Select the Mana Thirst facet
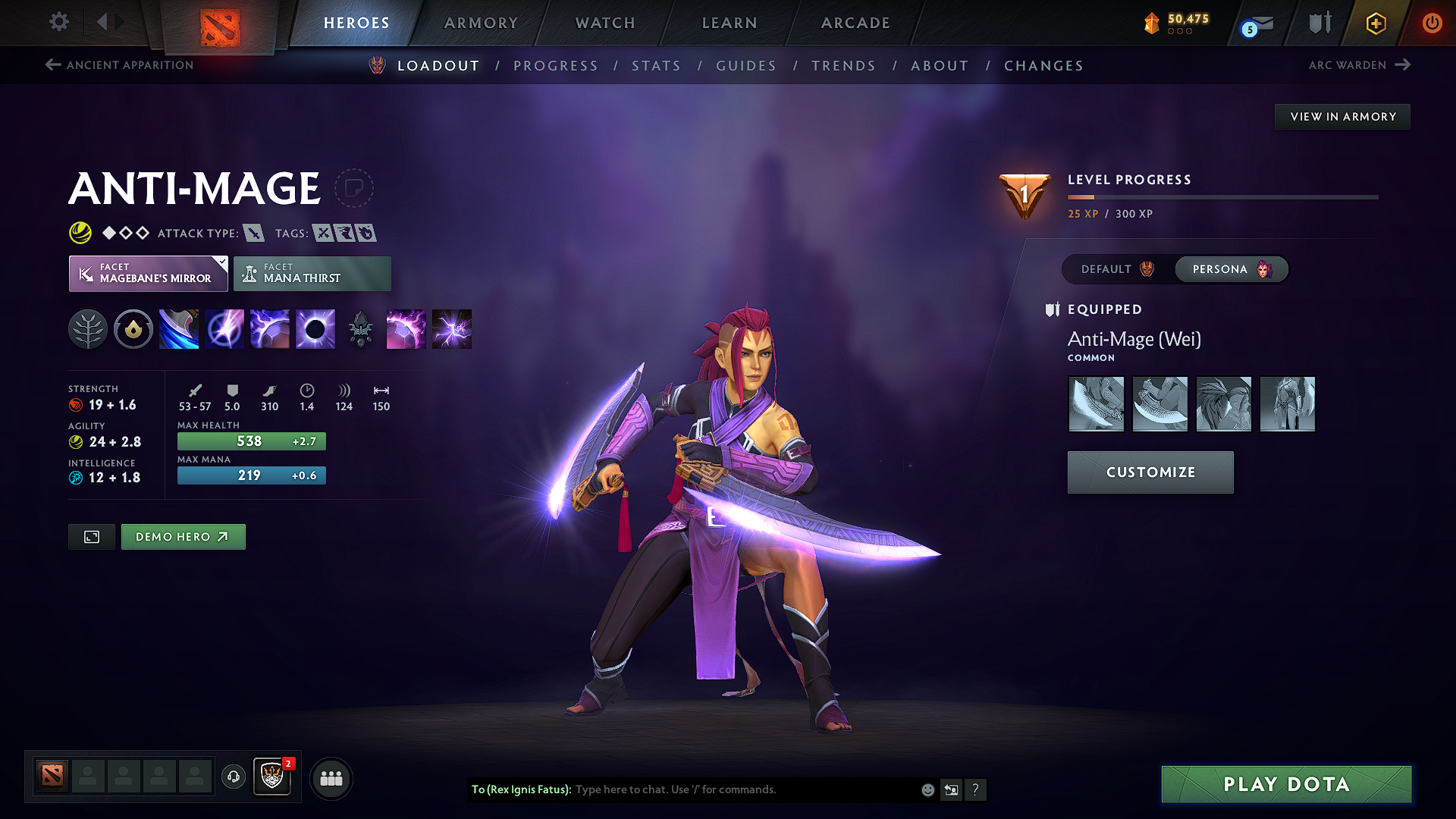 click(x=312, y=273)
